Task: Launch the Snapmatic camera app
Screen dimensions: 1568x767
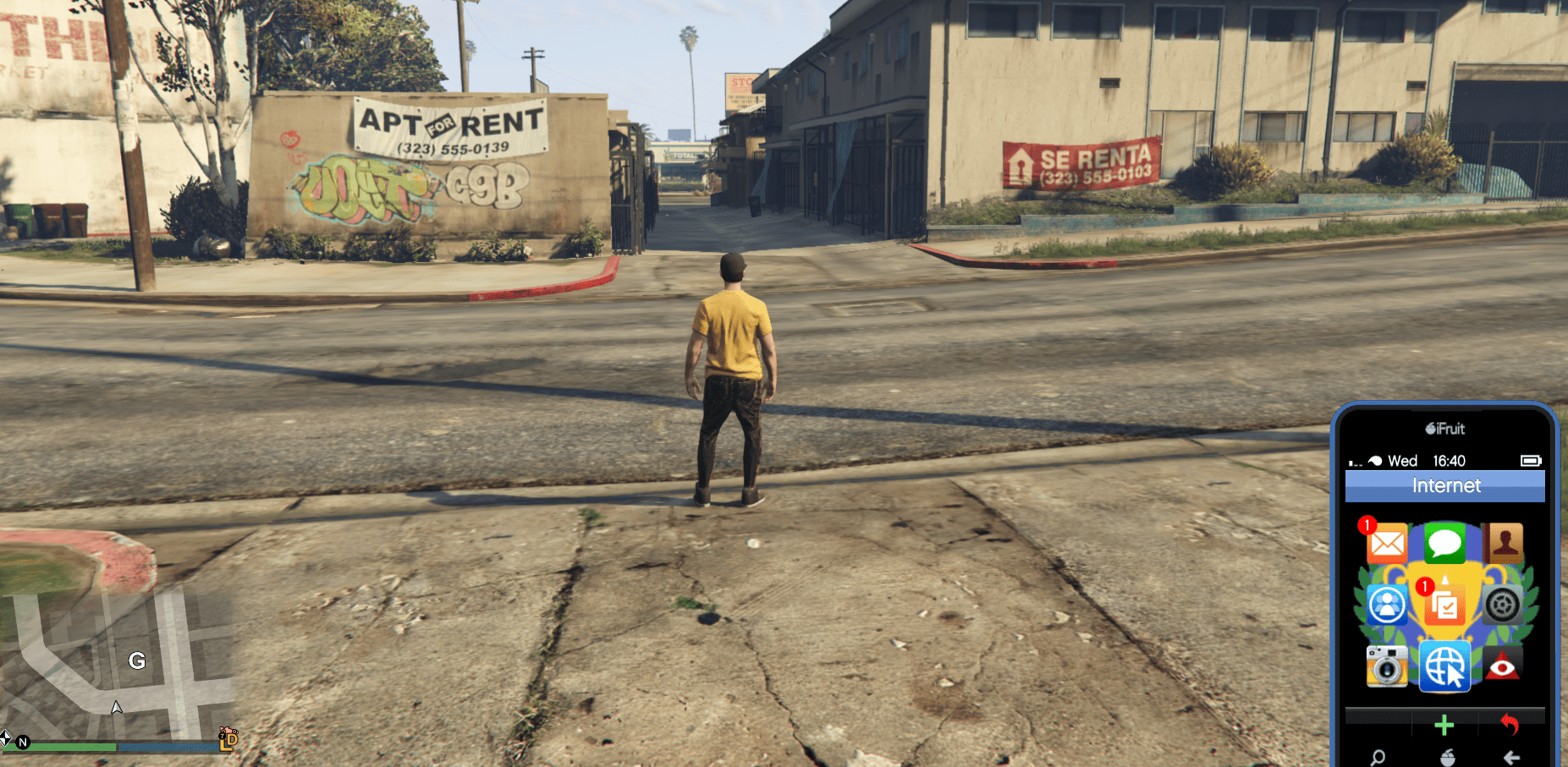Action: (1388, 666)
